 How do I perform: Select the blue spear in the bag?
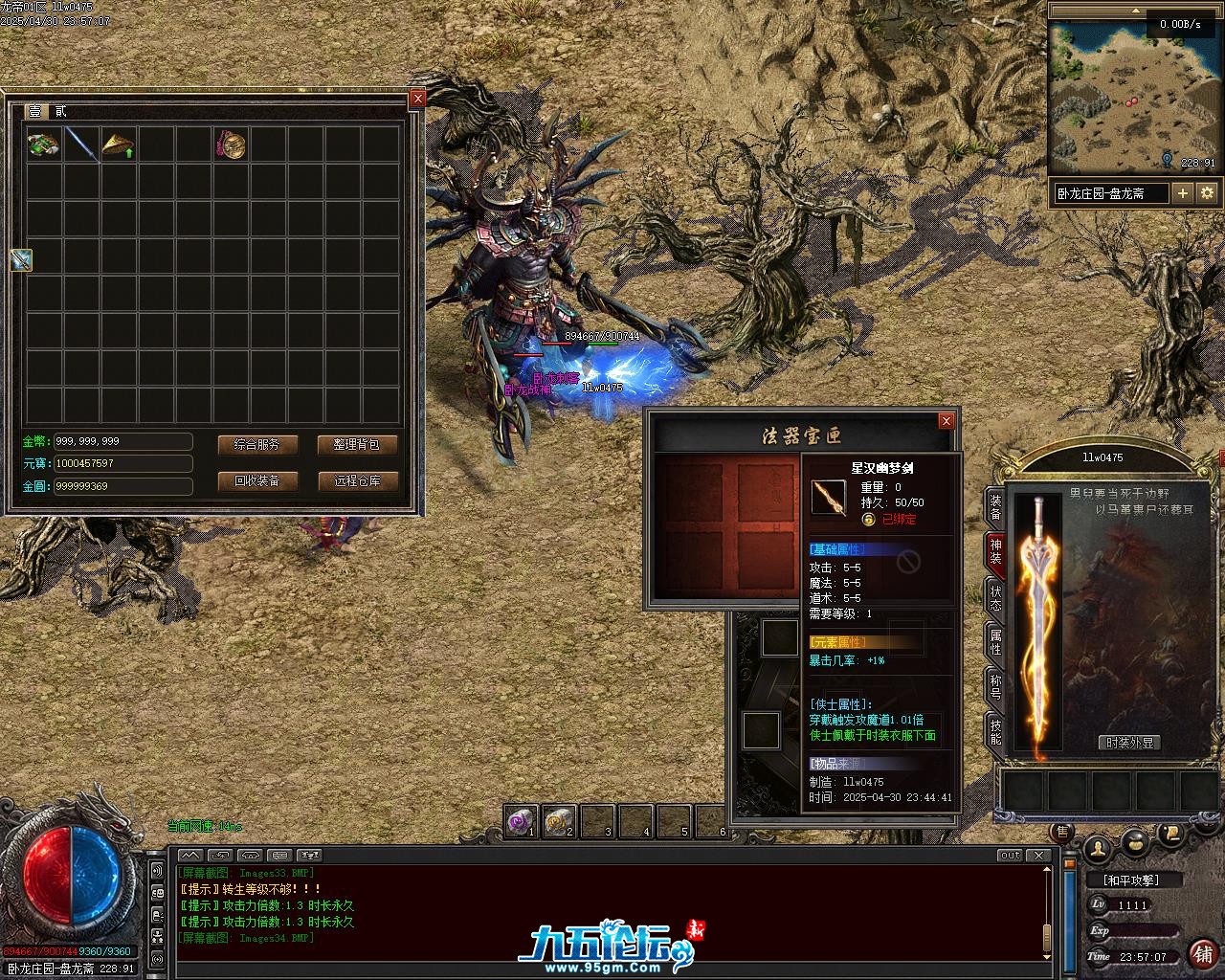coord(81,145)
